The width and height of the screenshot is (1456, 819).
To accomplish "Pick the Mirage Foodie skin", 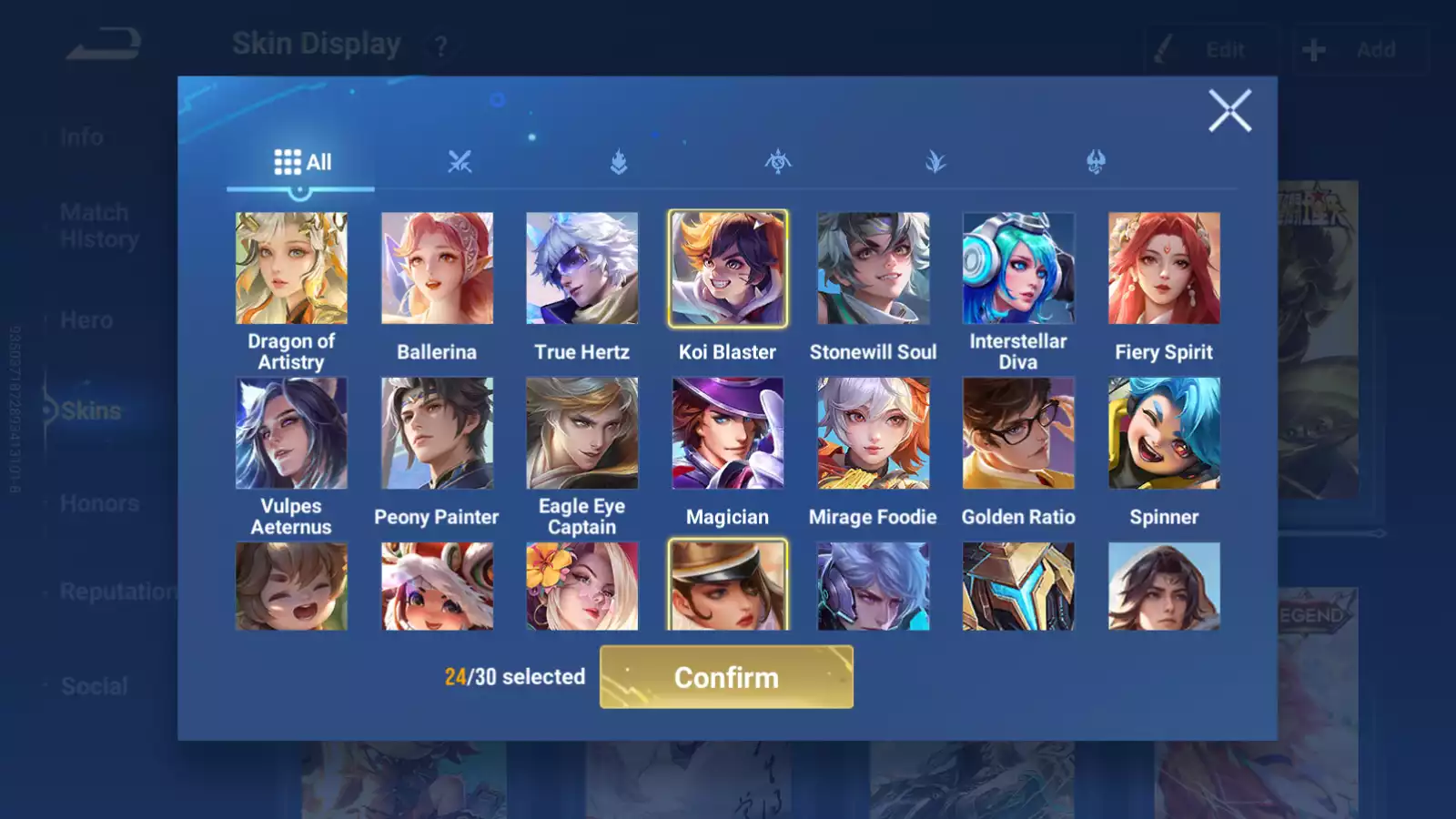I will click(874, 433).
